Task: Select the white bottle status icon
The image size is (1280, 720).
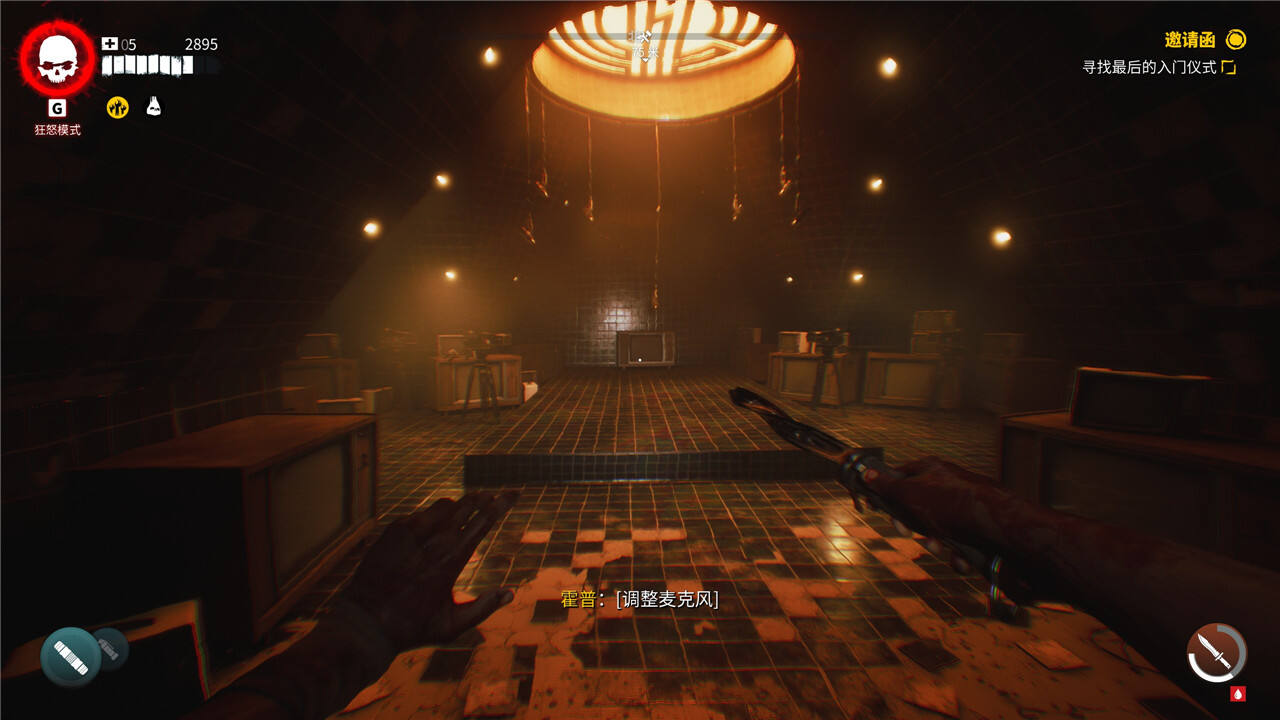Action: 154,106
